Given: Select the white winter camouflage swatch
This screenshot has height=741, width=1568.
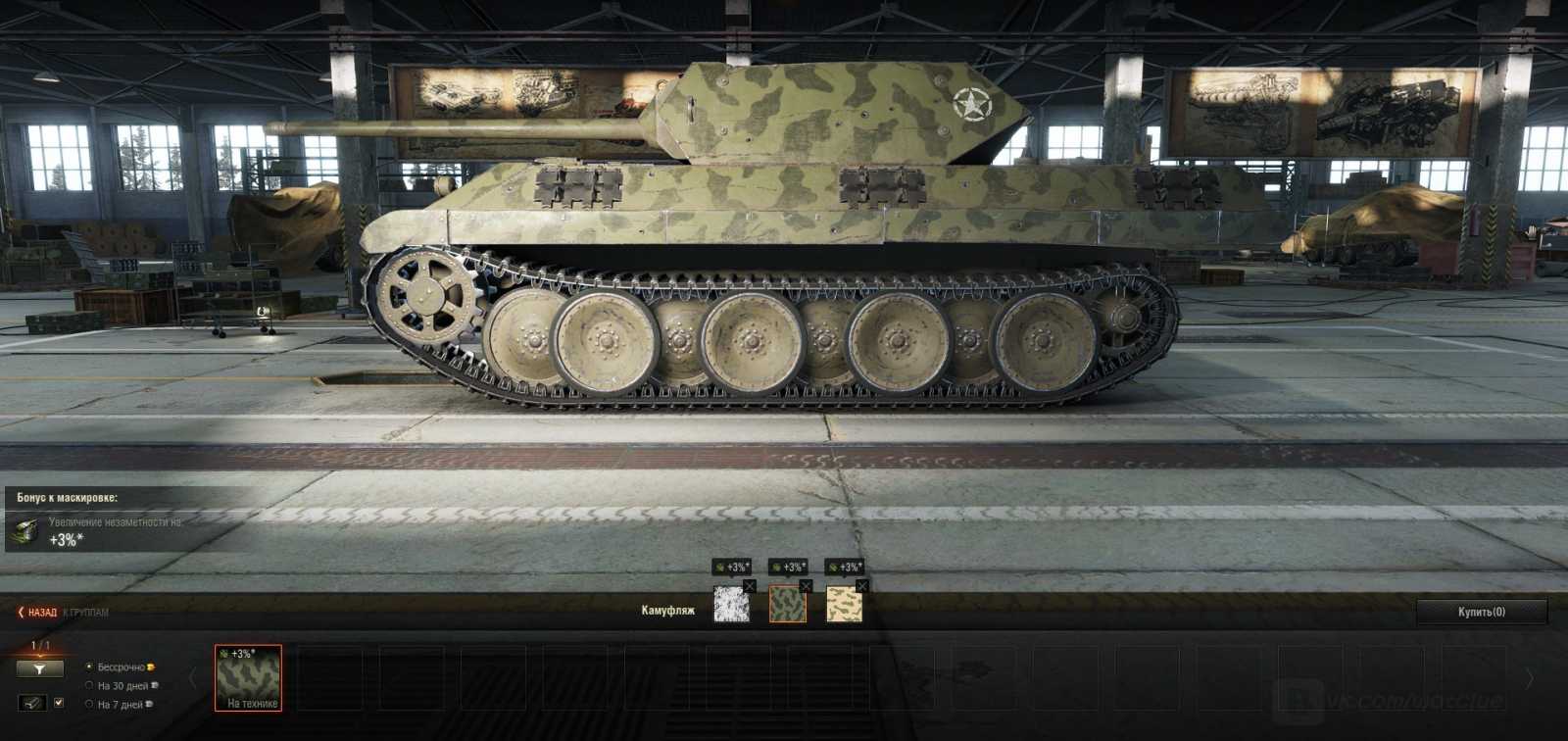Looking at the screenshot, I should [732, 605].
